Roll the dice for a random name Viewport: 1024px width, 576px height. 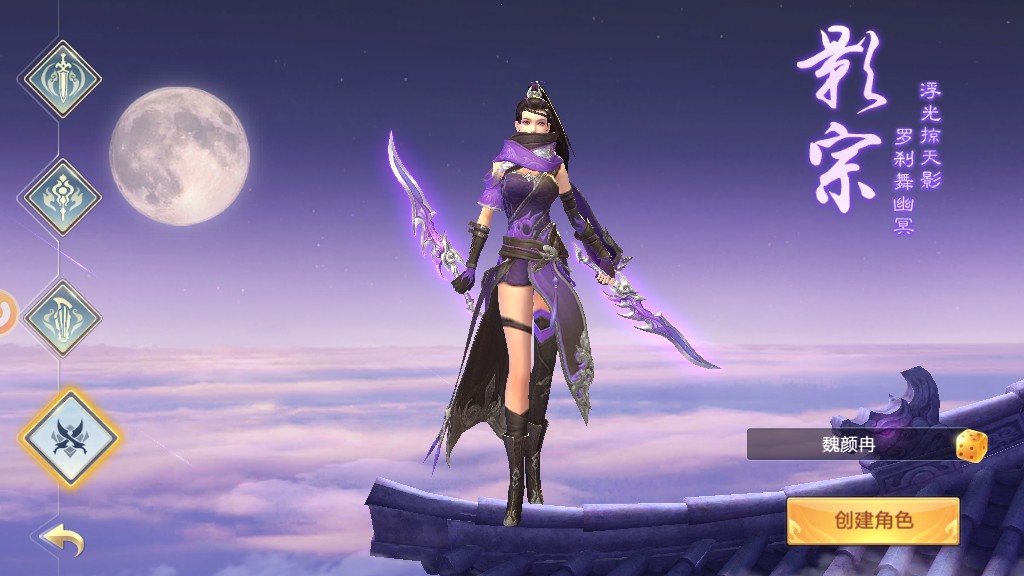point(970,445)
